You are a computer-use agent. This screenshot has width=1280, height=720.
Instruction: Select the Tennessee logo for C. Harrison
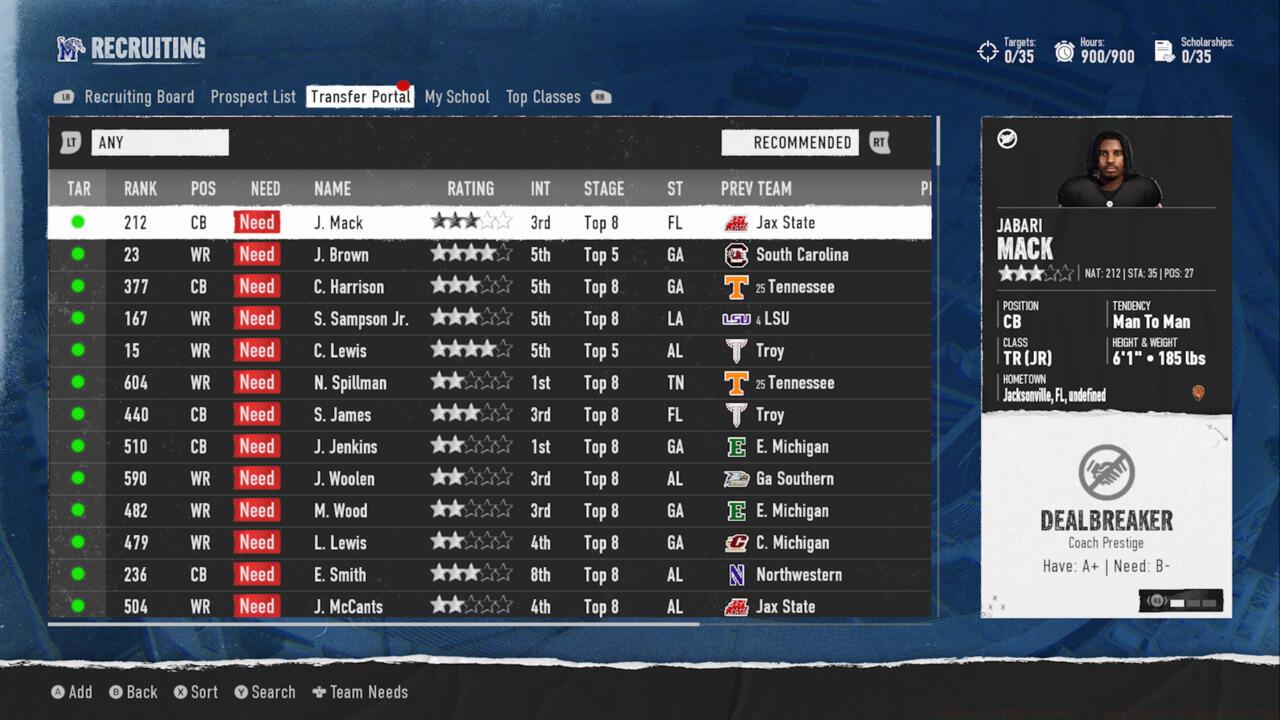[736, 286]
